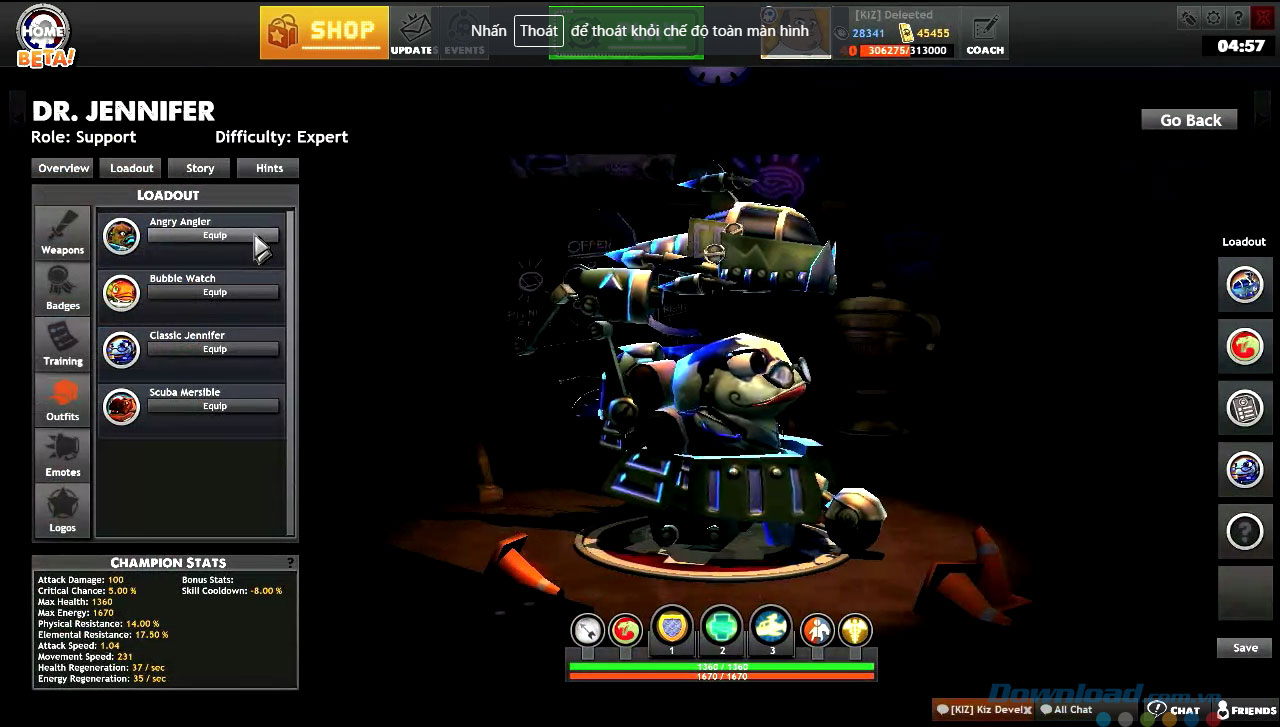
Task: Equip the Angry Angler outfit
Action: click(213, 236)
